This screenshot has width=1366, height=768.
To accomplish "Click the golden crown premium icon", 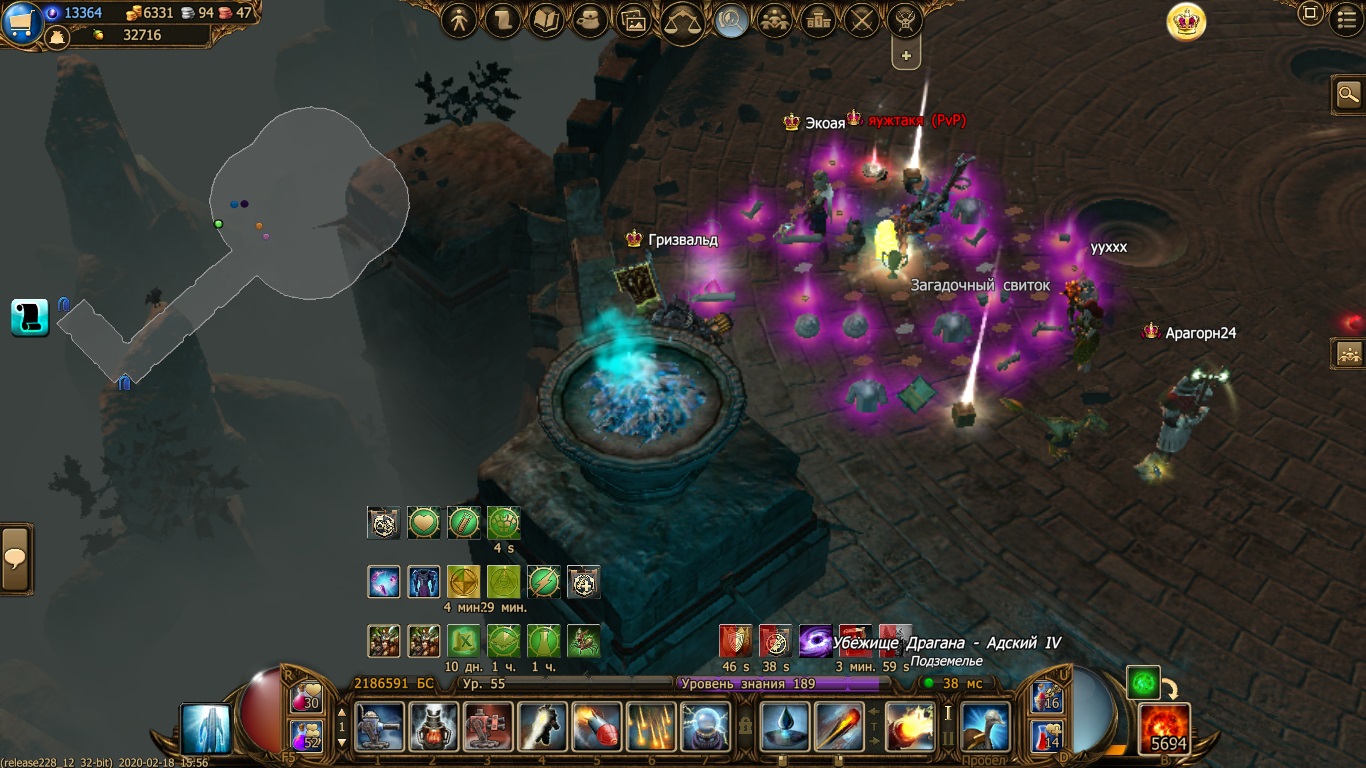I will [1187, 21].
